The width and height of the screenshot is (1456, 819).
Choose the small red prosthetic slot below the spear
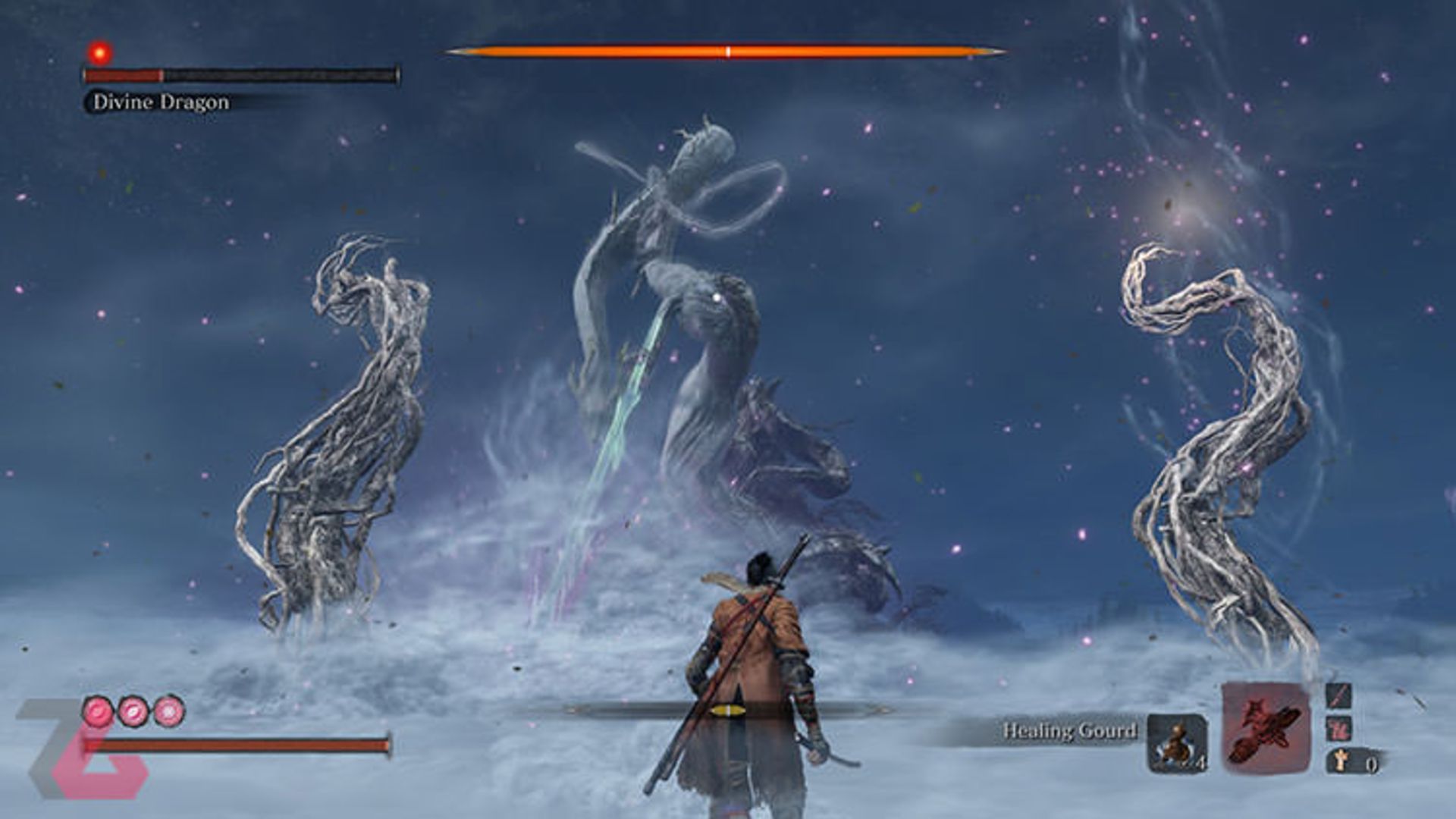click(x=1337, y=730)
